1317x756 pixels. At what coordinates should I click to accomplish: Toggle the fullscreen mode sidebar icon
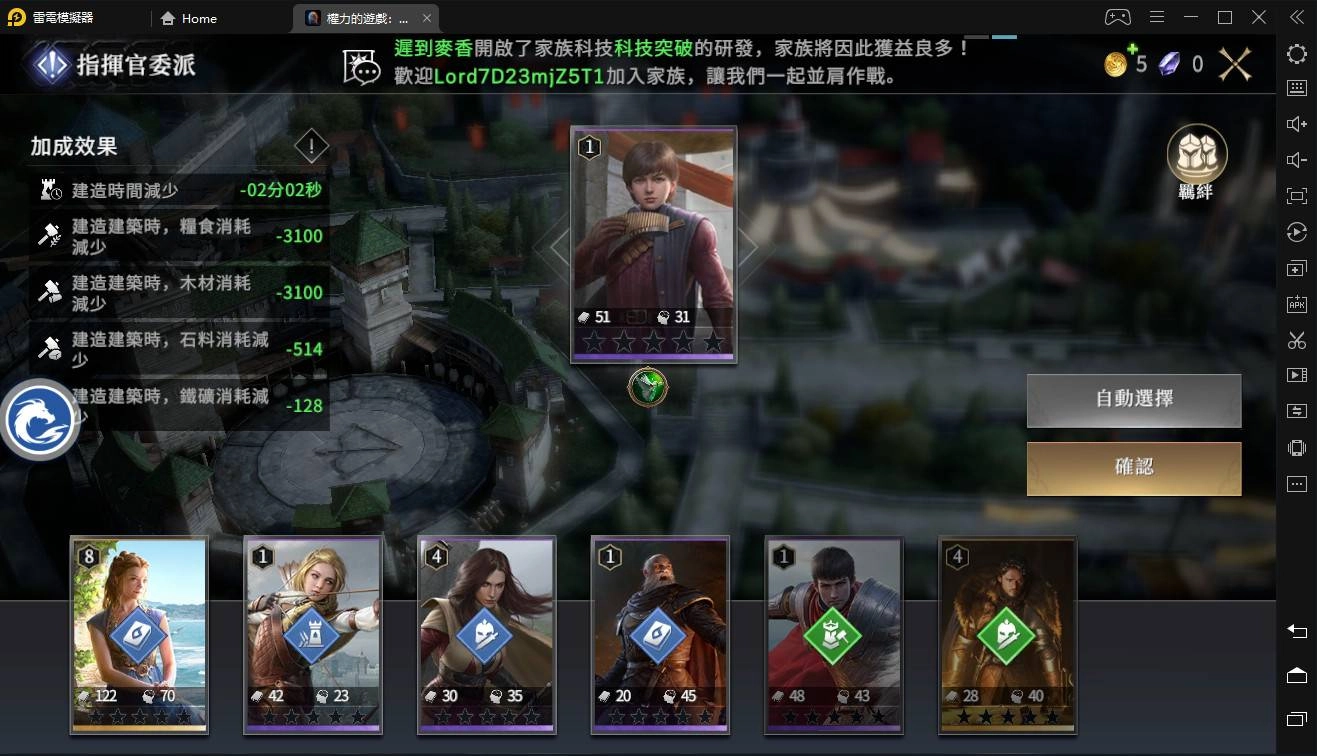point(1296,196)
